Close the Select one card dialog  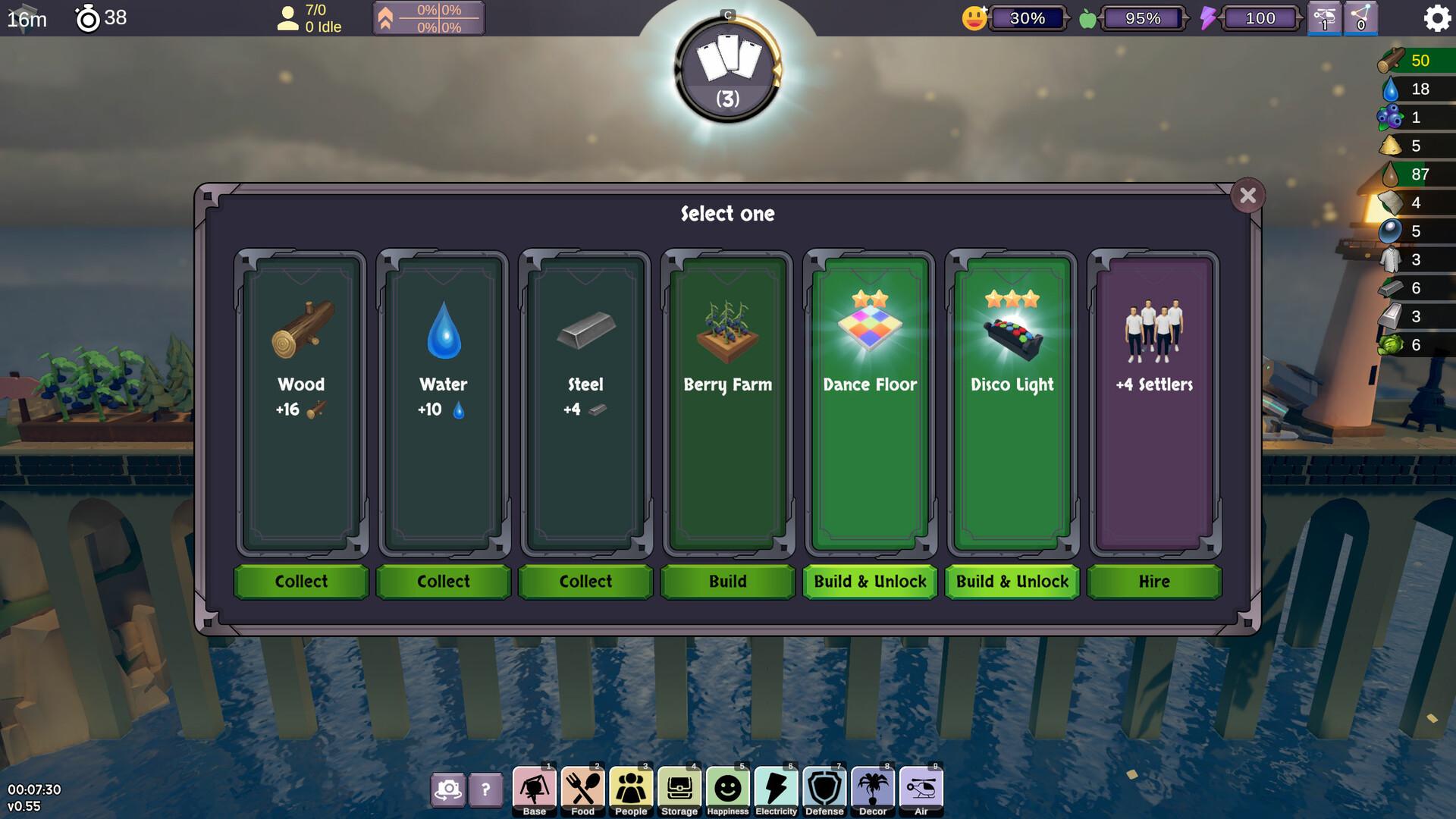pos(1249,195)
